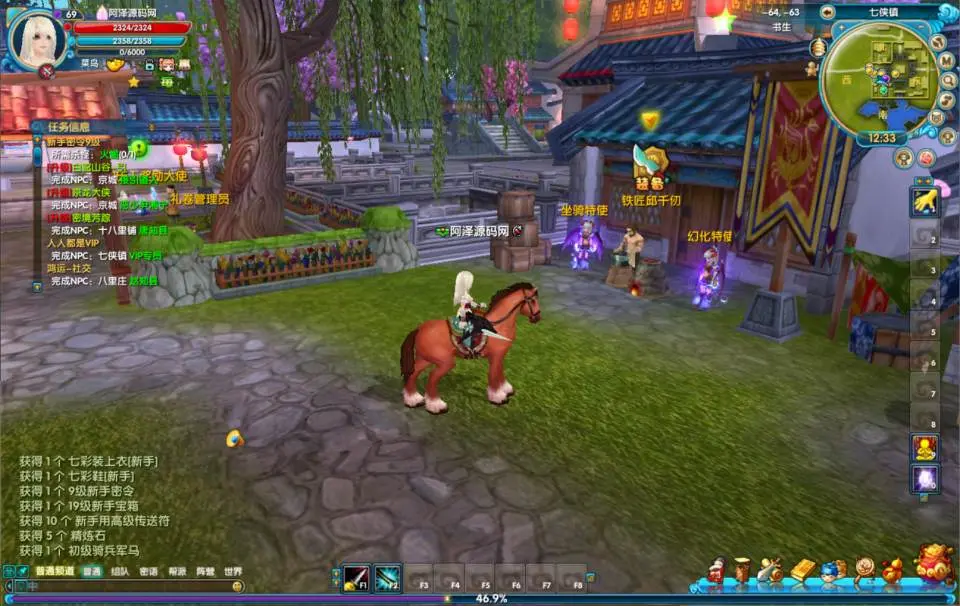Open the red-and-gold treasure bag shop icon
The image size is (960, 606).
click(934, 564)
